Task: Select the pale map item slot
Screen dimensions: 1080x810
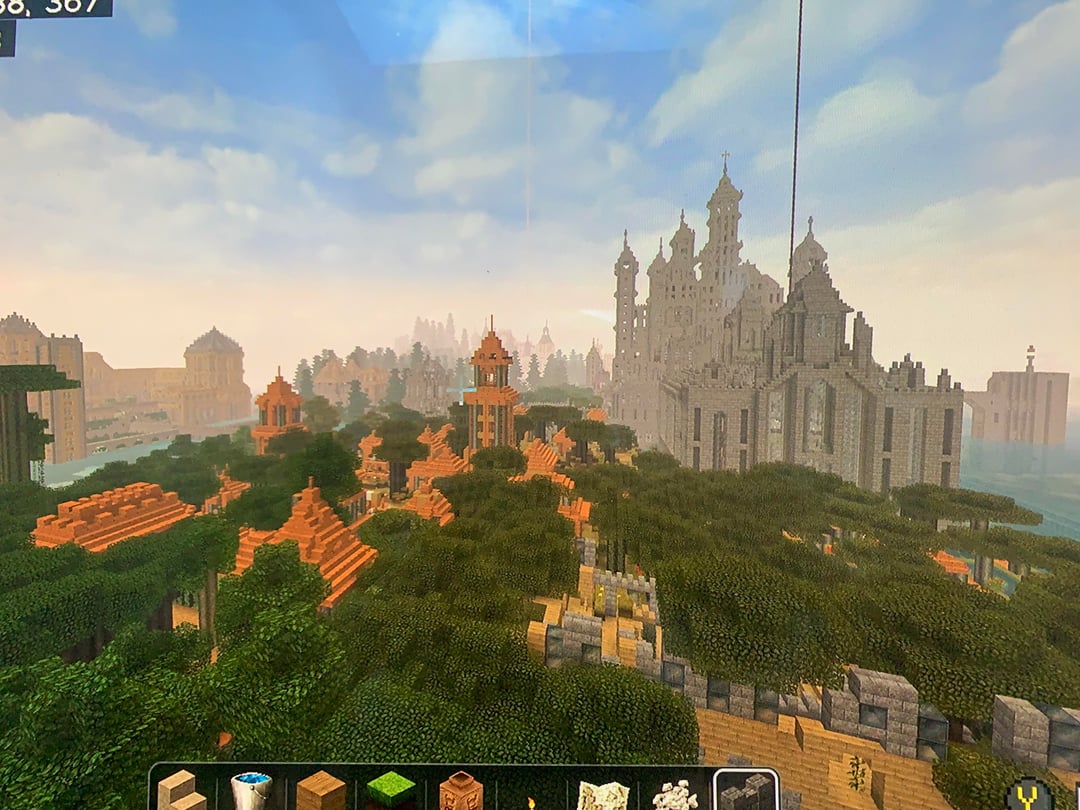Action: point(603,795)
